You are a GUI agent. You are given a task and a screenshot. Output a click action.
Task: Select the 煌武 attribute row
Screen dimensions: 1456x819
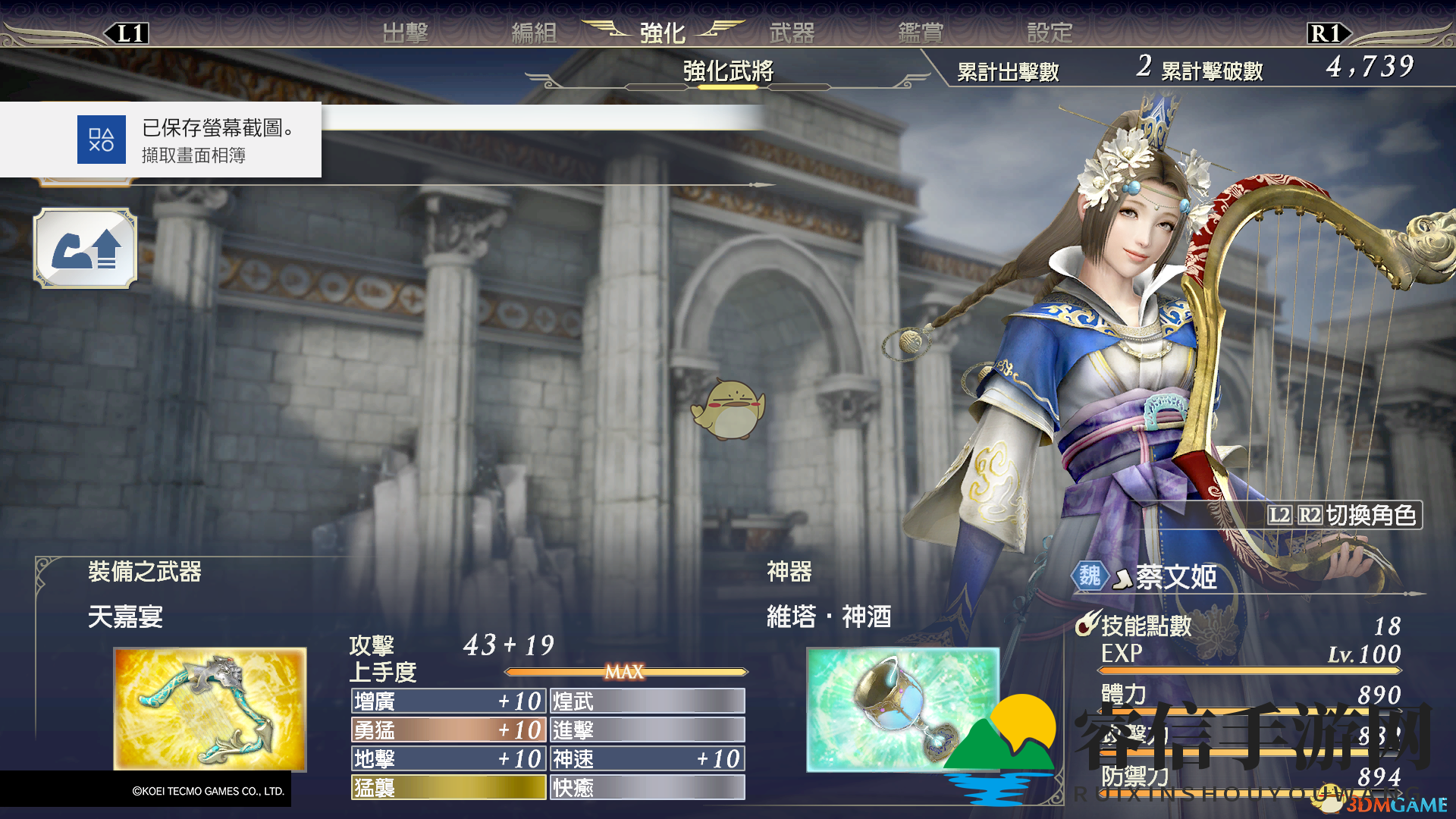(x=647, y=701)
